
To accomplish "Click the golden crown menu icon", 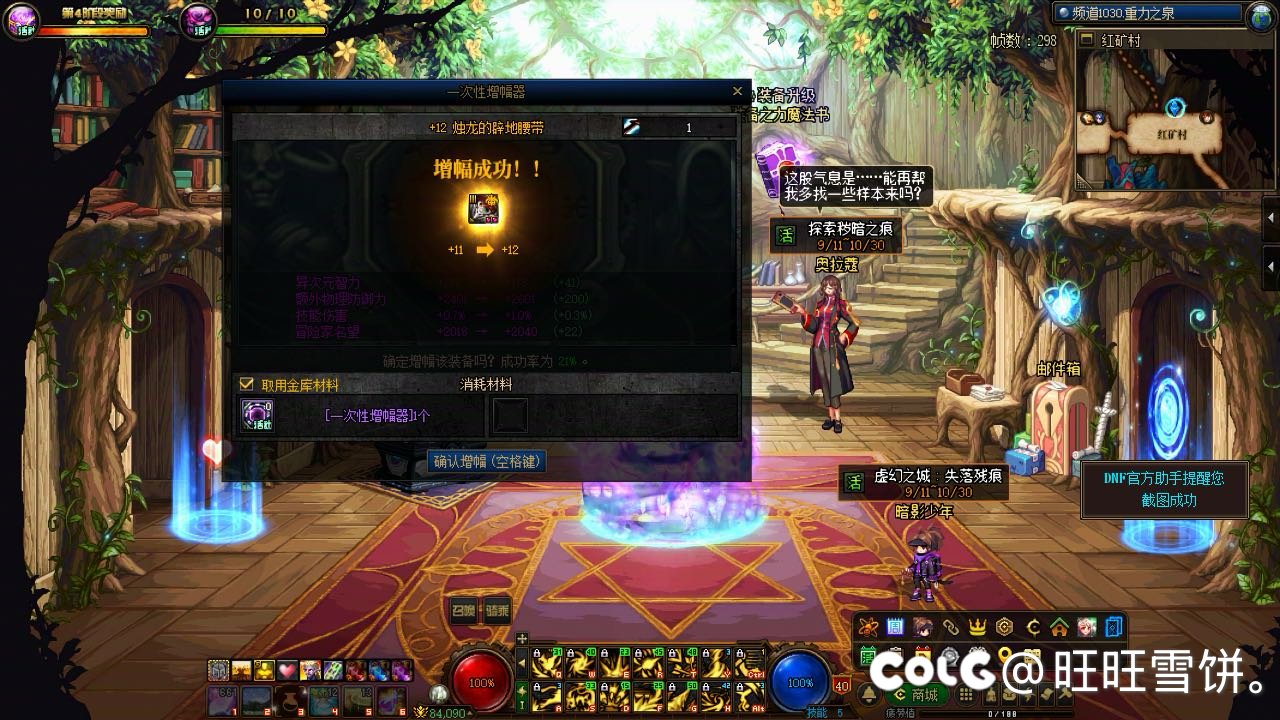I will pos(977,628).
